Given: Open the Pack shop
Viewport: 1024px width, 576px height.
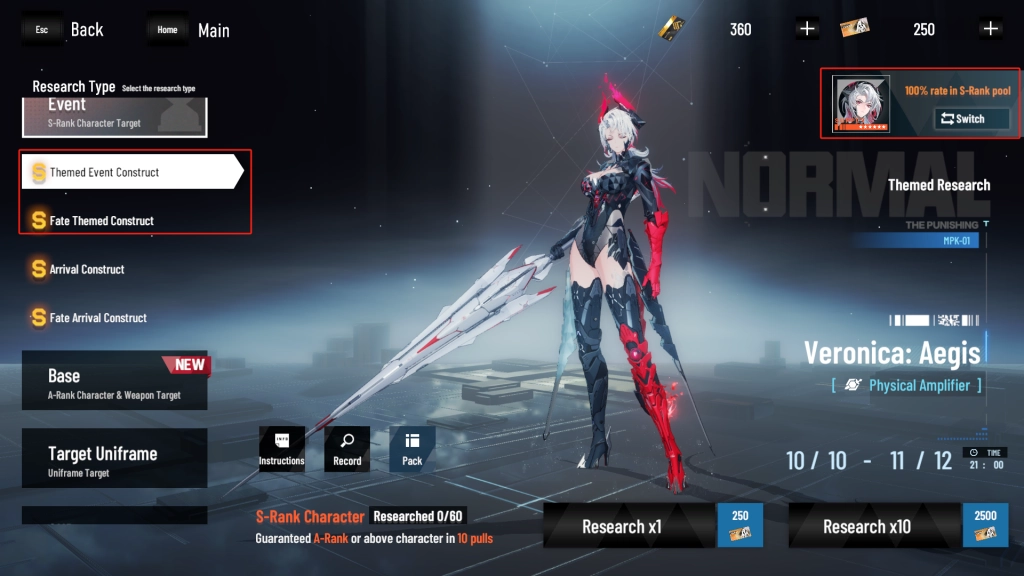Looking at the screenshot, I should pos(412,450).
